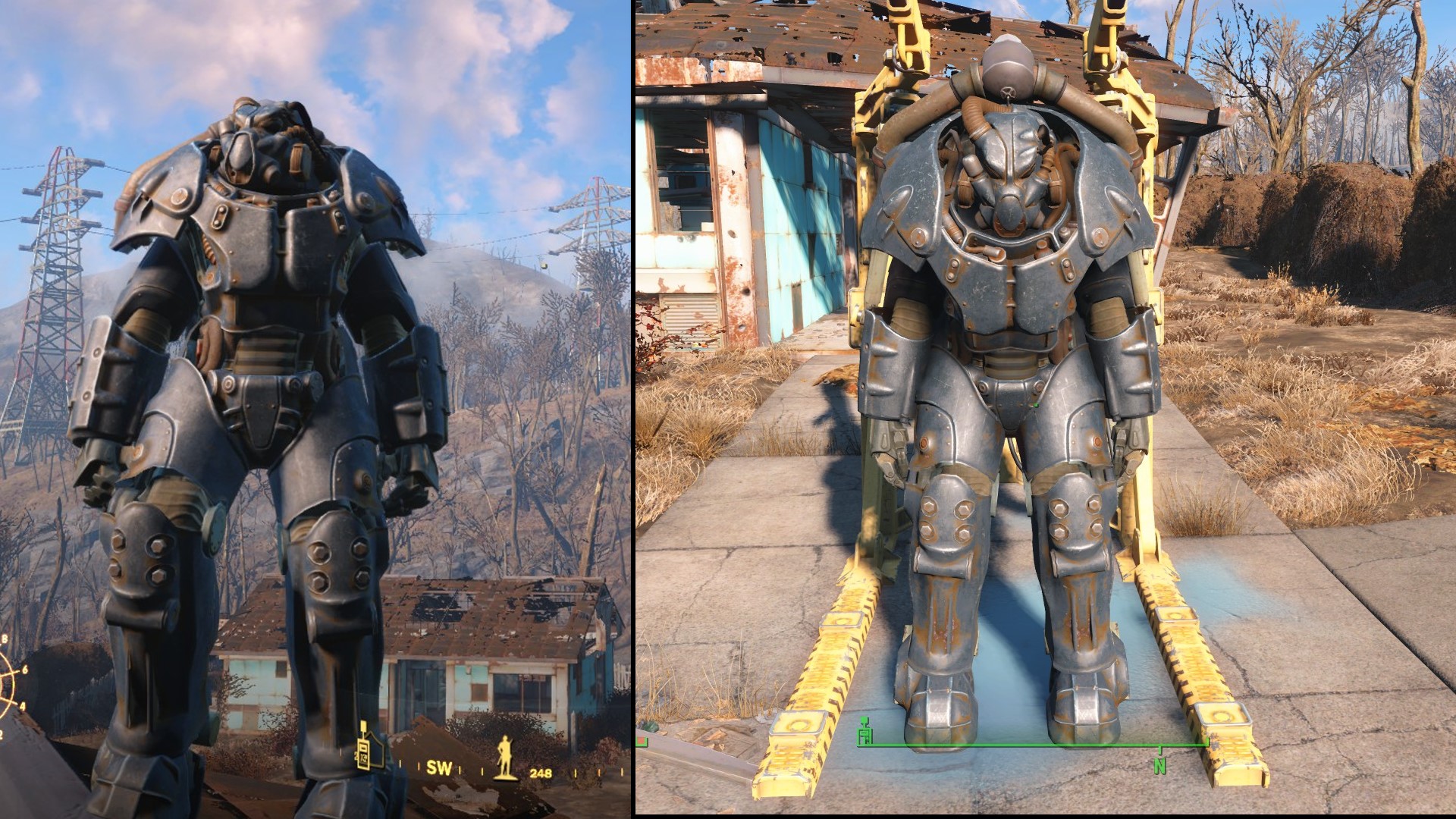
Task: Click the SW heading marker on the compass
Action: click(438, 767)
